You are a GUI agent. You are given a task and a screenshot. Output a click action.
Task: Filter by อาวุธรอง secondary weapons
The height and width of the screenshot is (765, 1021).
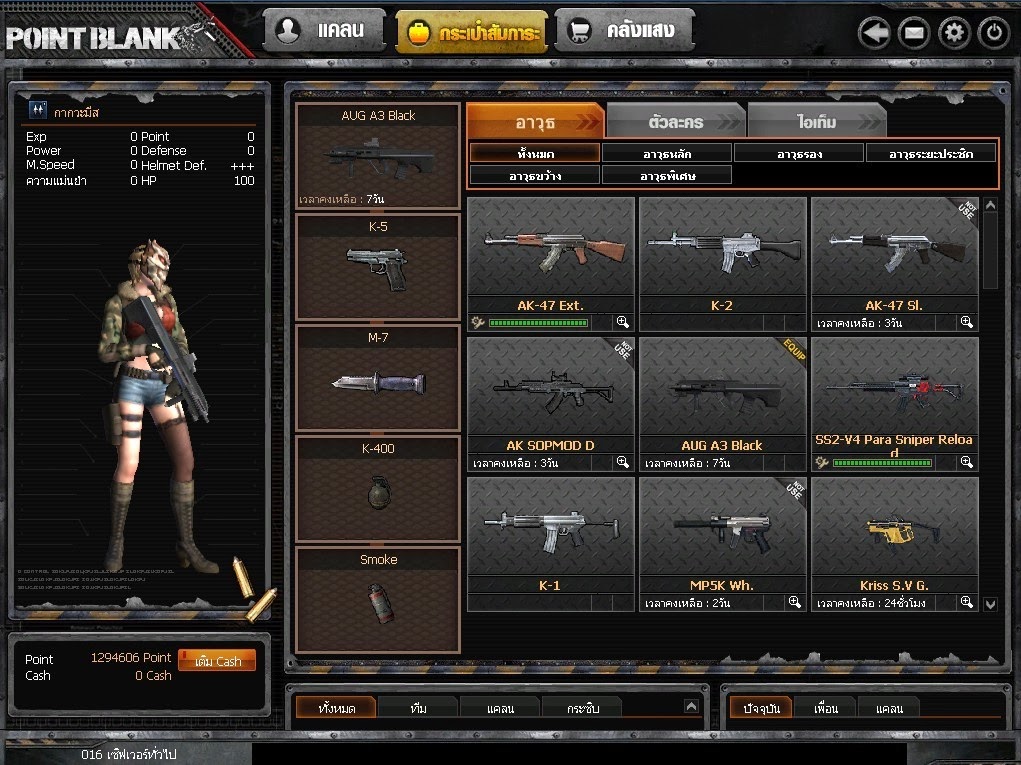[x=799, y=153]
